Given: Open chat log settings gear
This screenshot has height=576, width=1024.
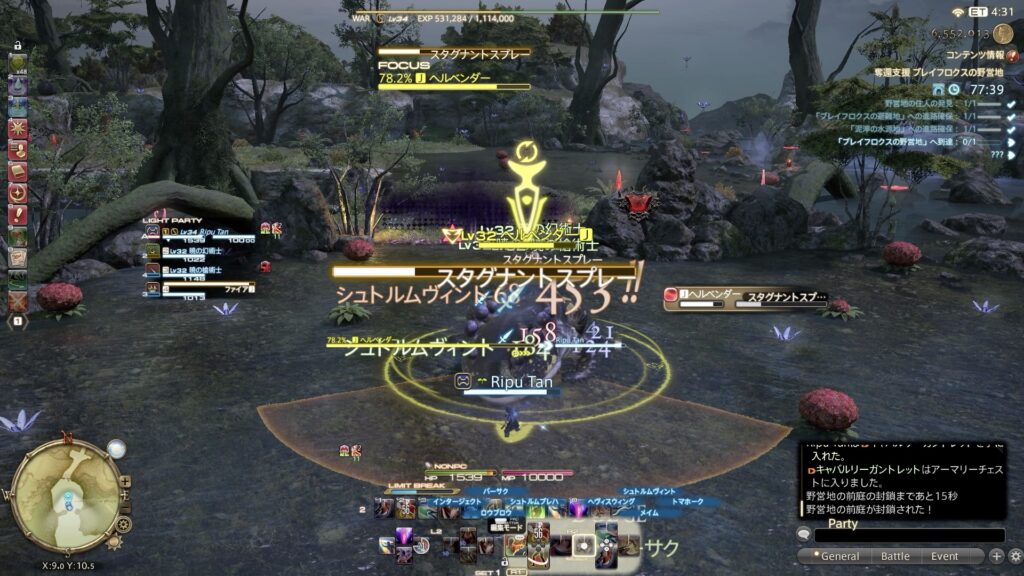Looking at the screenshot, I should click(x=1014, y=556).
